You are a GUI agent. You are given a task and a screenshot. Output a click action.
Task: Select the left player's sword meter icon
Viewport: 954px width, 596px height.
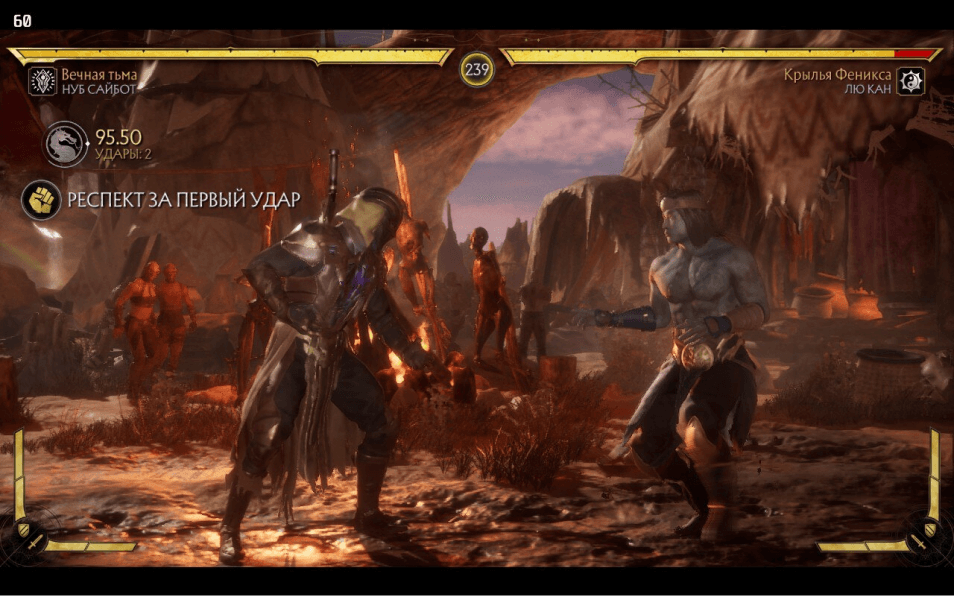point(32,541)
